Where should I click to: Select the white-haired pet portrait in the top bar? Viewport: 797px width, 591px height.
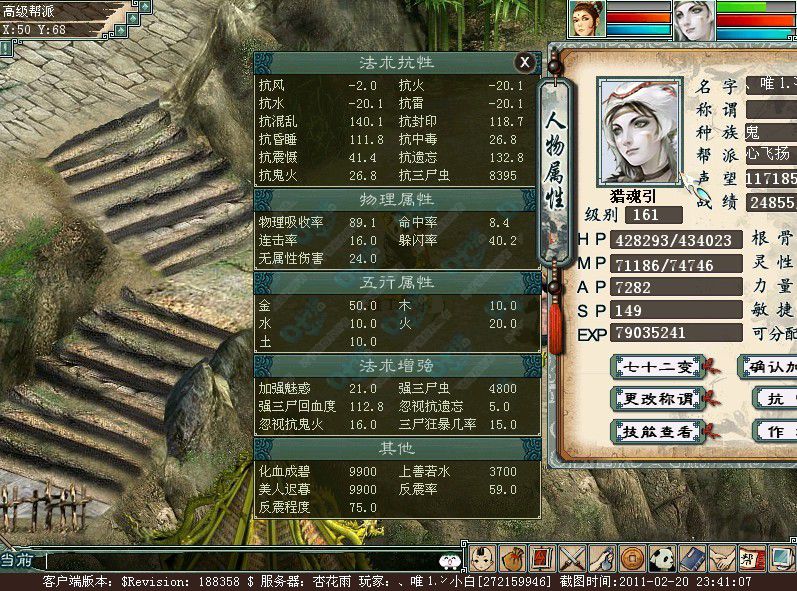690,19
